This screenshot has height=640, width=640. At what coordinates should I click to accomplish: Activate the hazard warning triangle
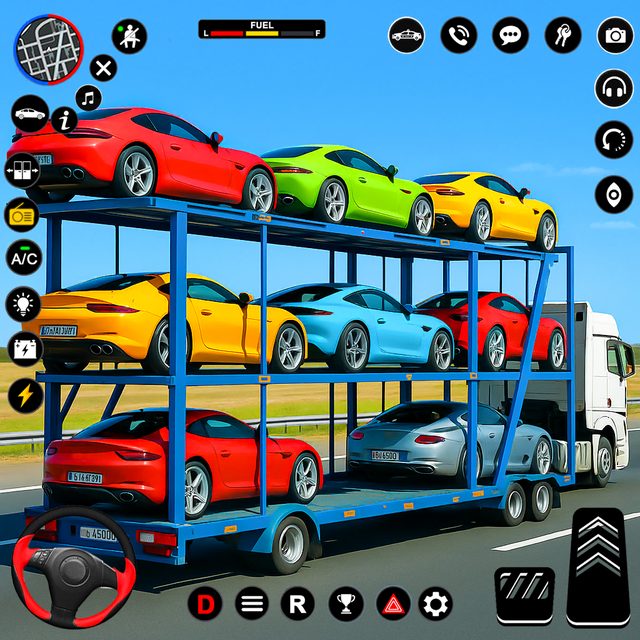pos(393,603)
